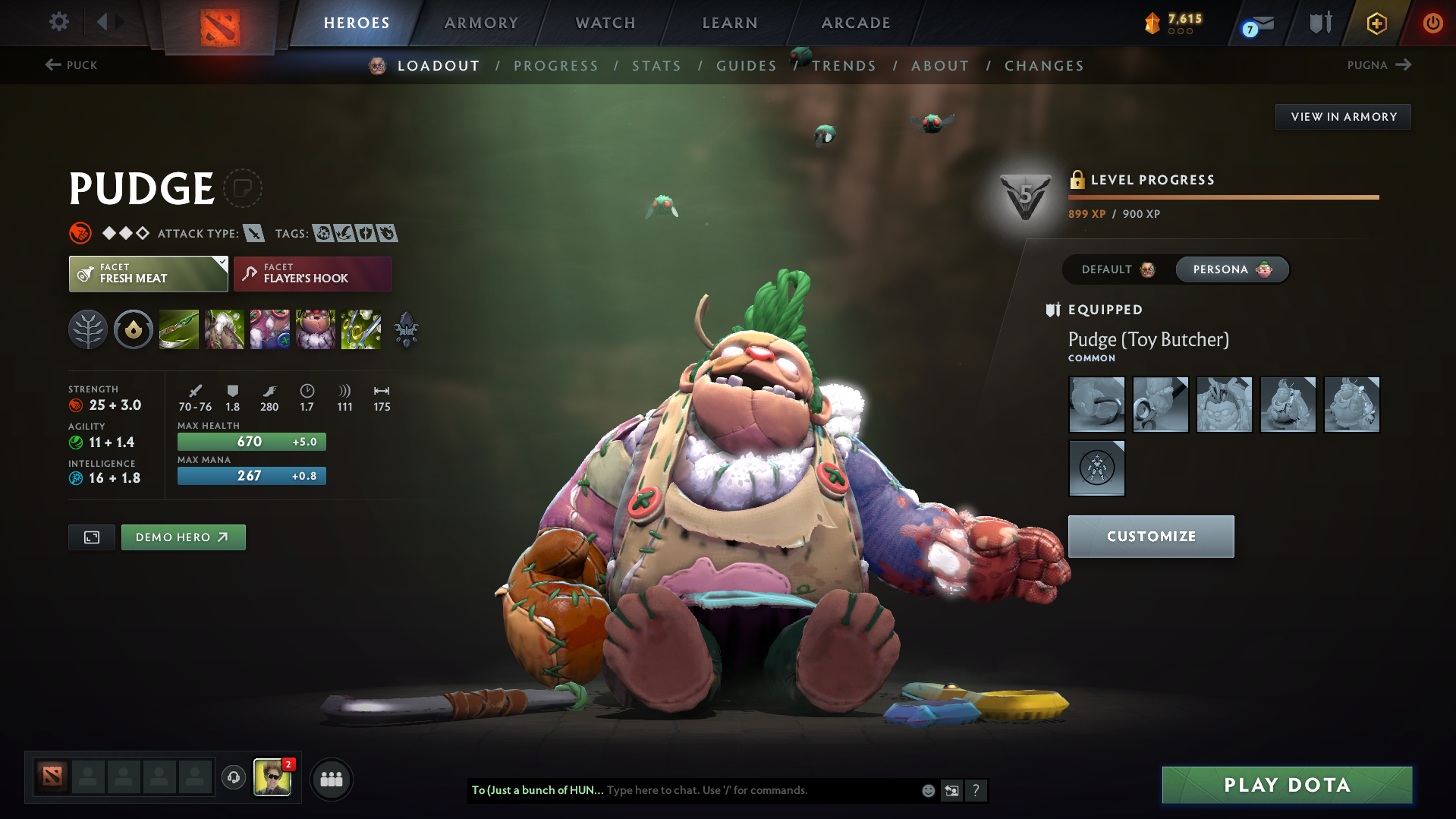
Task: Open the settings gear menu
Action: [x=58, y=22]
